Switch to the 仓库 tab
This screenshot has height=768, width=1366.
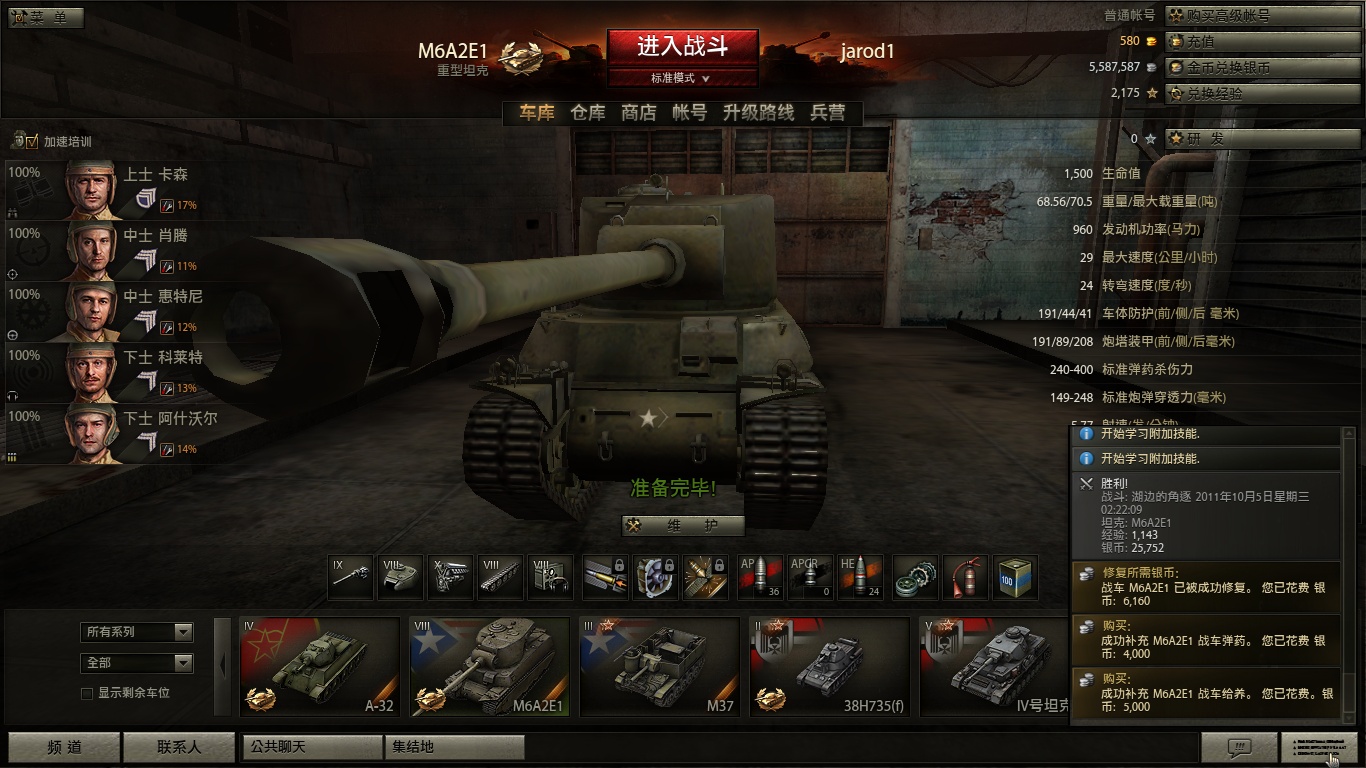[x=587, y=113]
